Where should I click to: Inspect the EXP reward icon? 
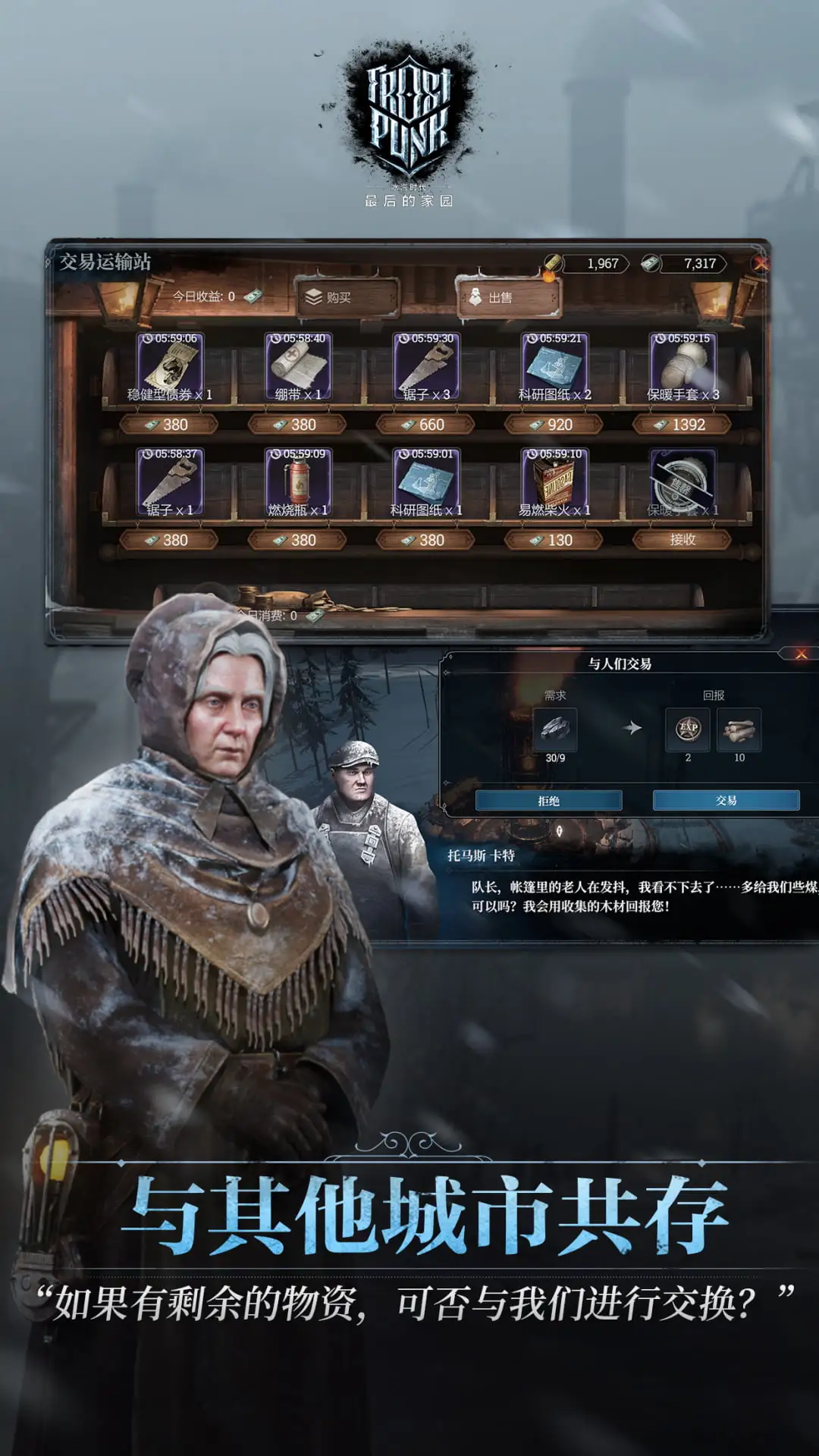click(x=688, y=730)
